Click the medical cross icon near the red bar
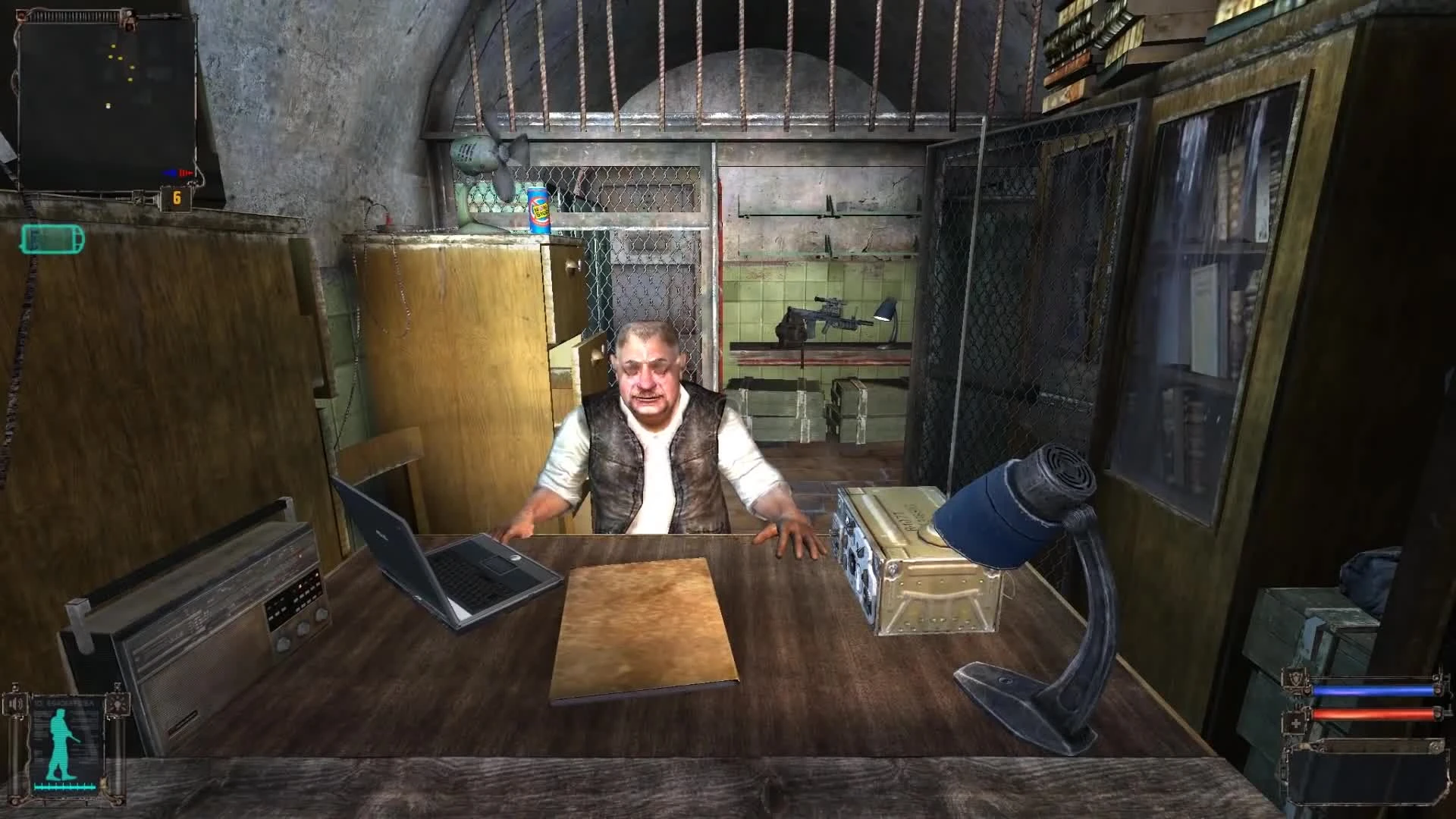Viewport: 1456px width, 819px height. (x=1296, y=722)
